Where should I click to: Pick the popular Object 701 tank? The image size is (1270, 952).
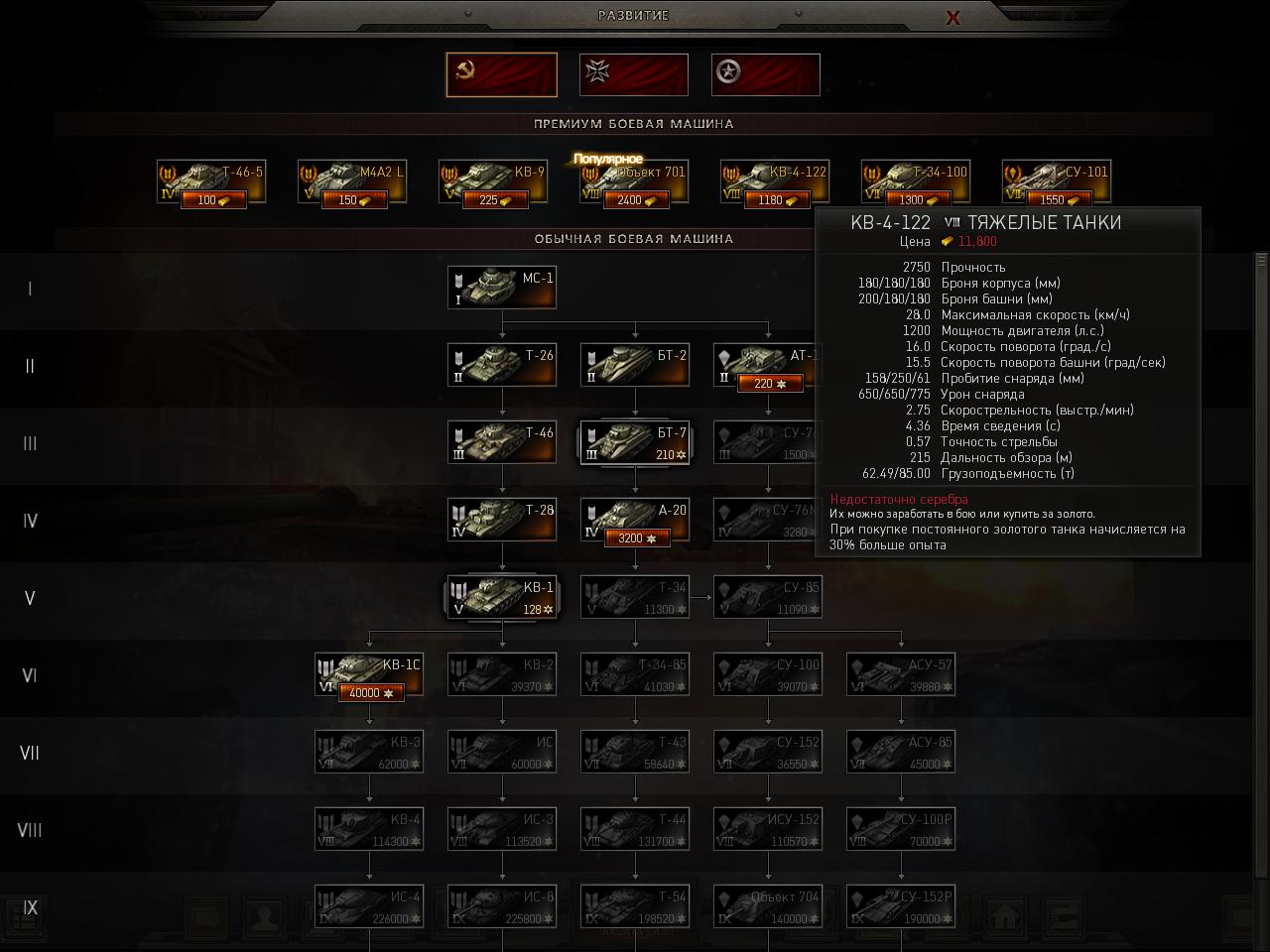click(634, 181)
